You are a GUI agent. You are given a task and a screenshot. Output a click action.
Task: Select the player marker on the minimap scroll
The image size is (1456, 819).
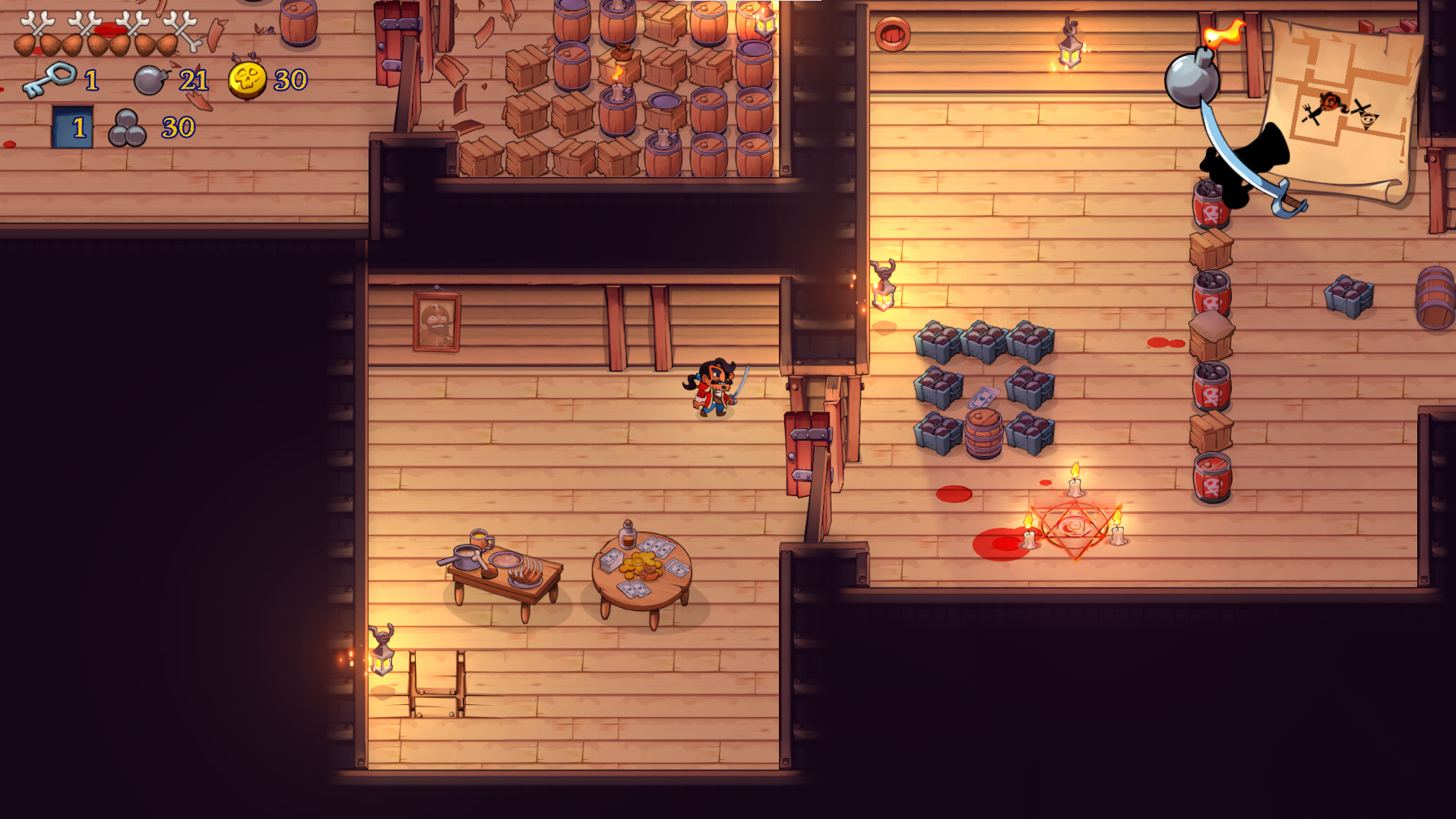point(1328,100)
